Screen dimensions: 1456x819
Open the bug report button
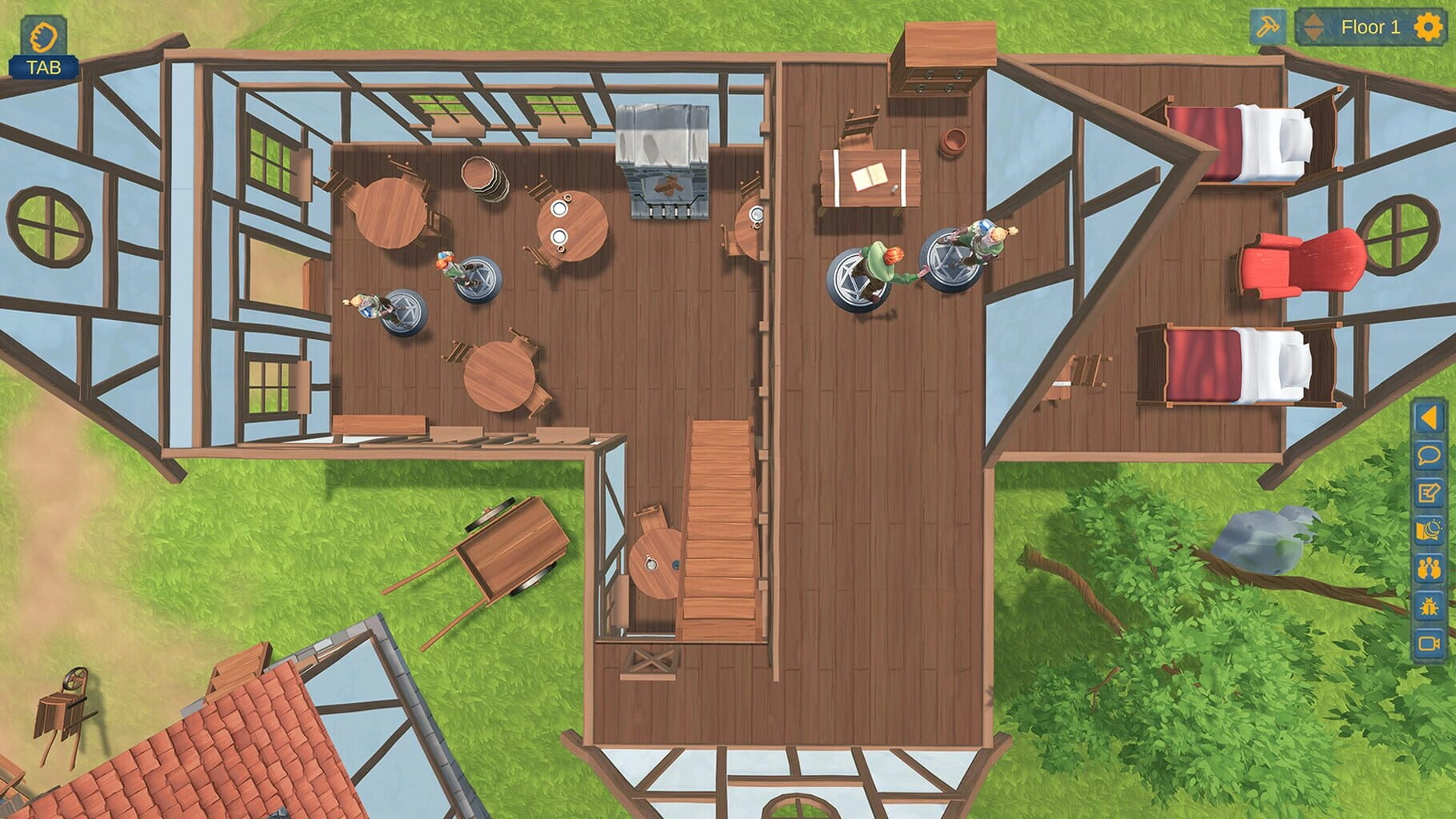point(1428,606)
